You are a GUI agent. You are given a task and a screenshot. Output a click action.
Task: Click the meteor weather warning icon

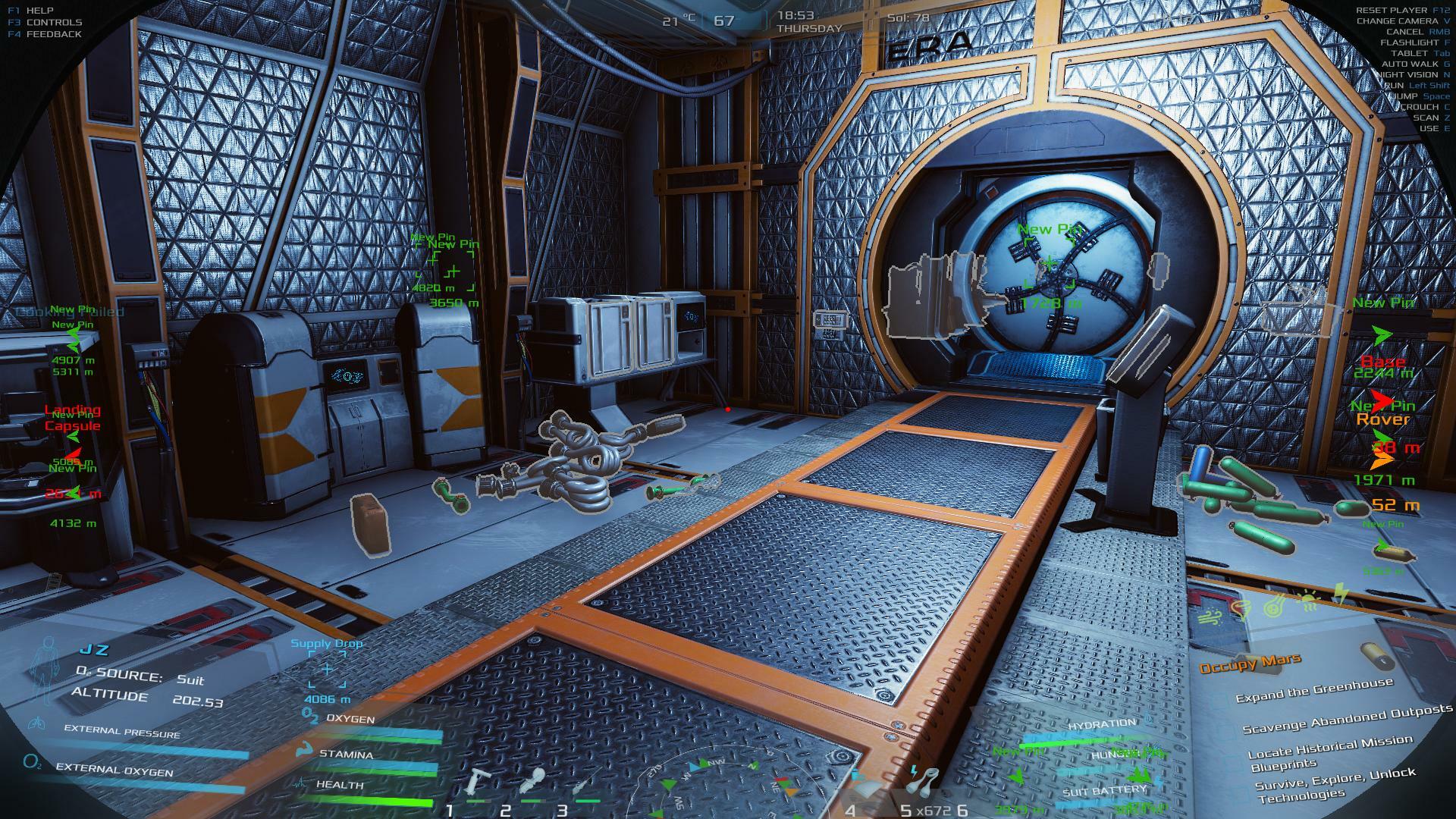tap(1273, 606)
